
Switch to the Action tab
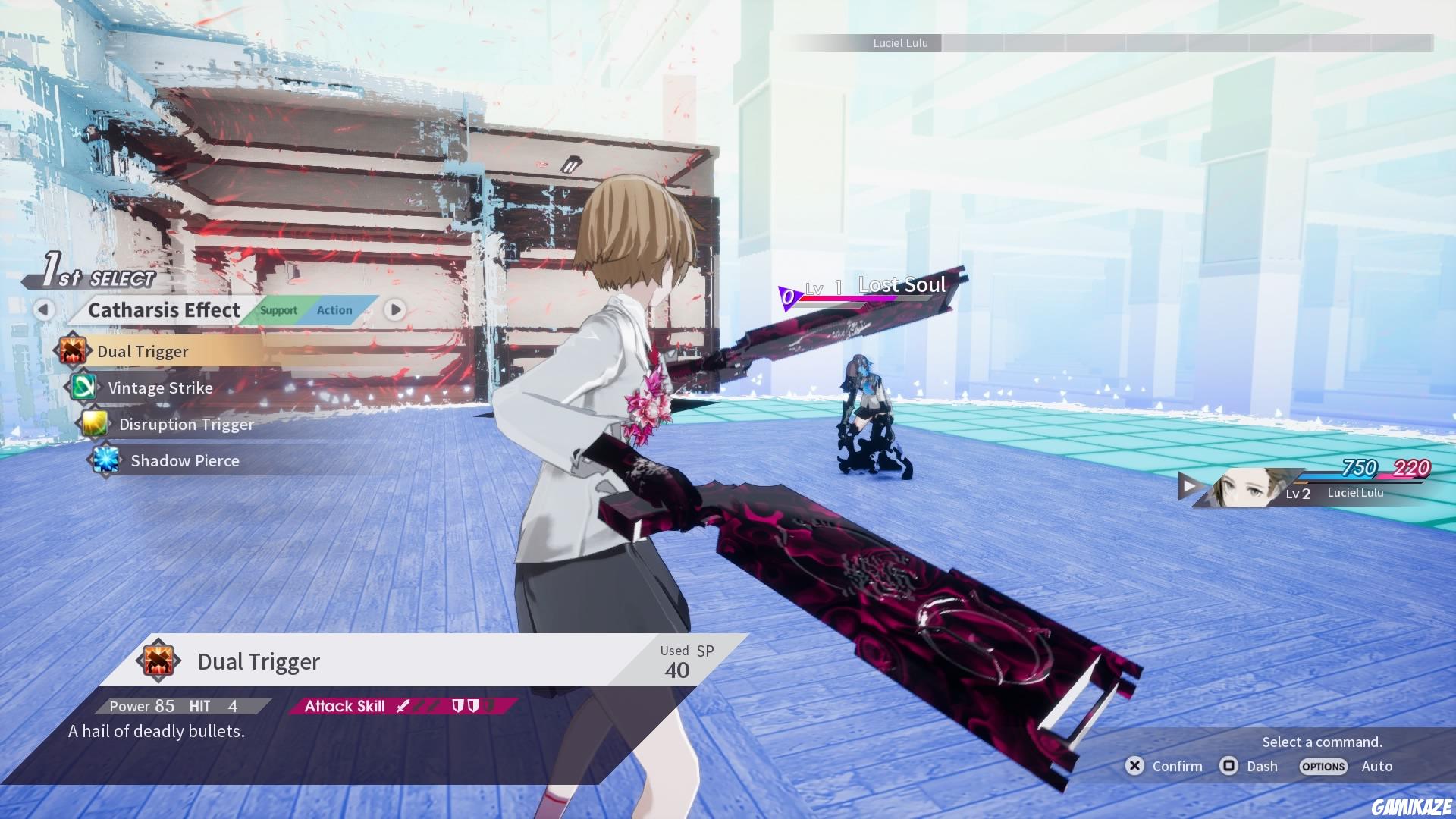[334, 310]
